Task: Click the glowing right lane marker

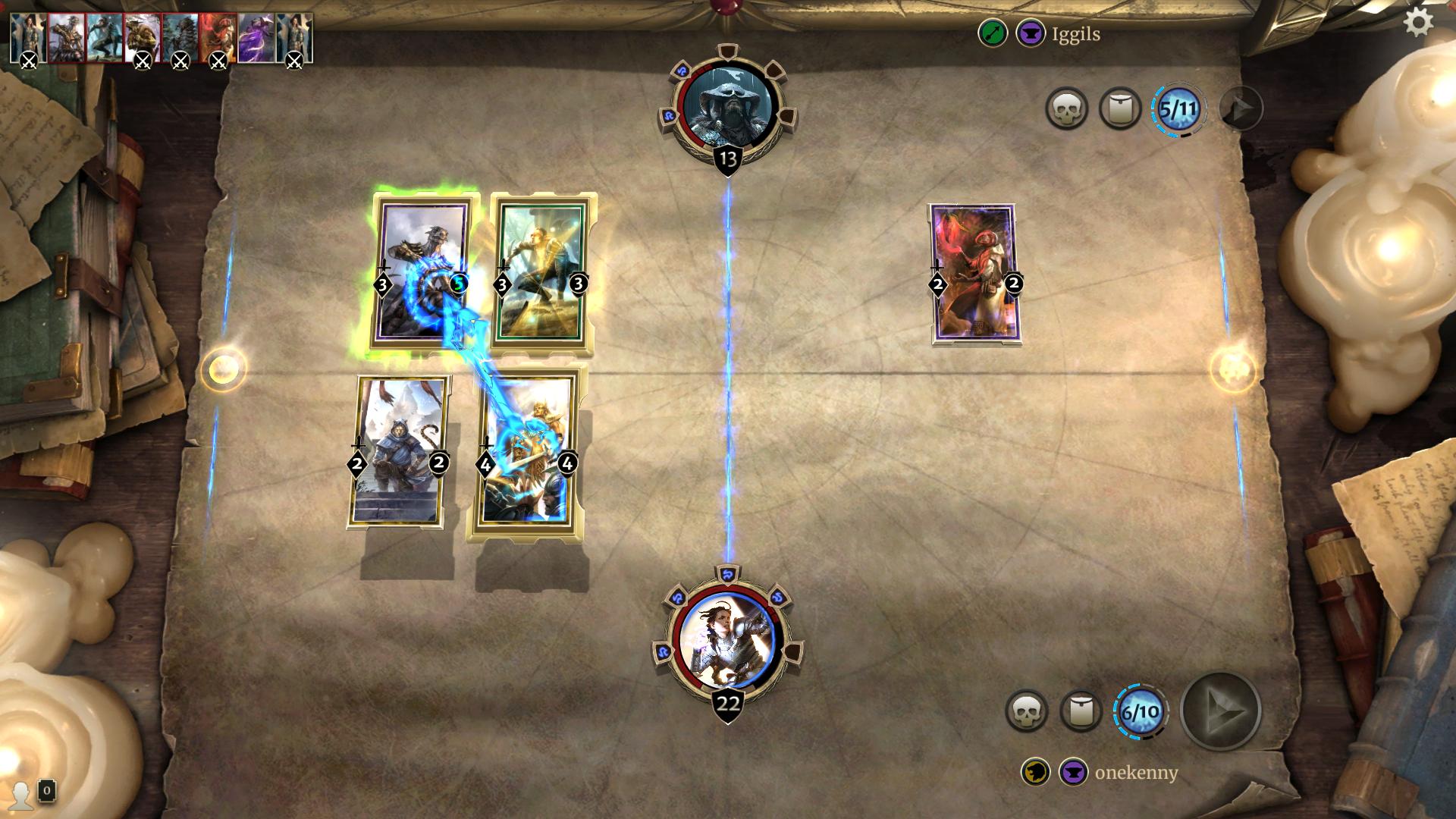Action: coord(1232,369)
